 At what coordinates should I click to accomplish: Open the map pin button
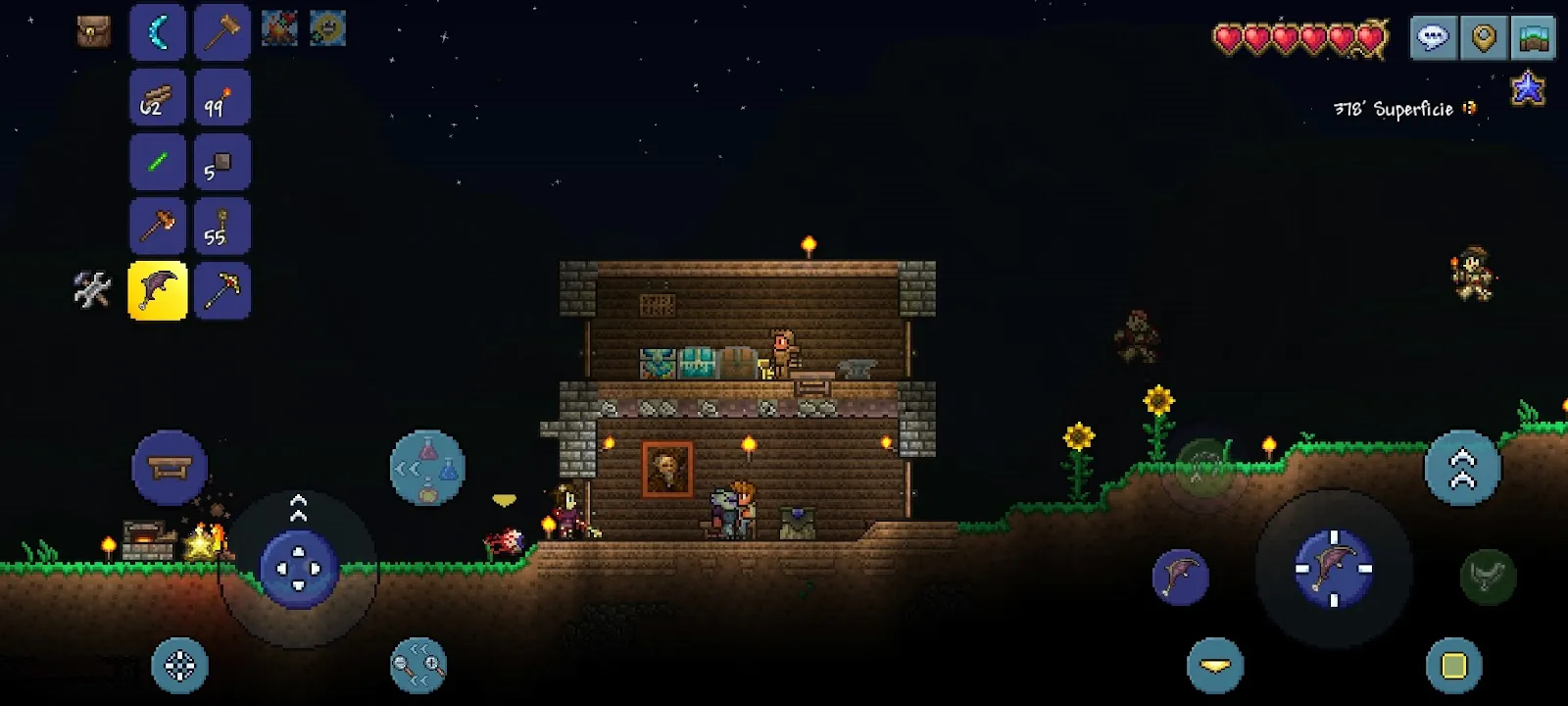(1484, 38)
